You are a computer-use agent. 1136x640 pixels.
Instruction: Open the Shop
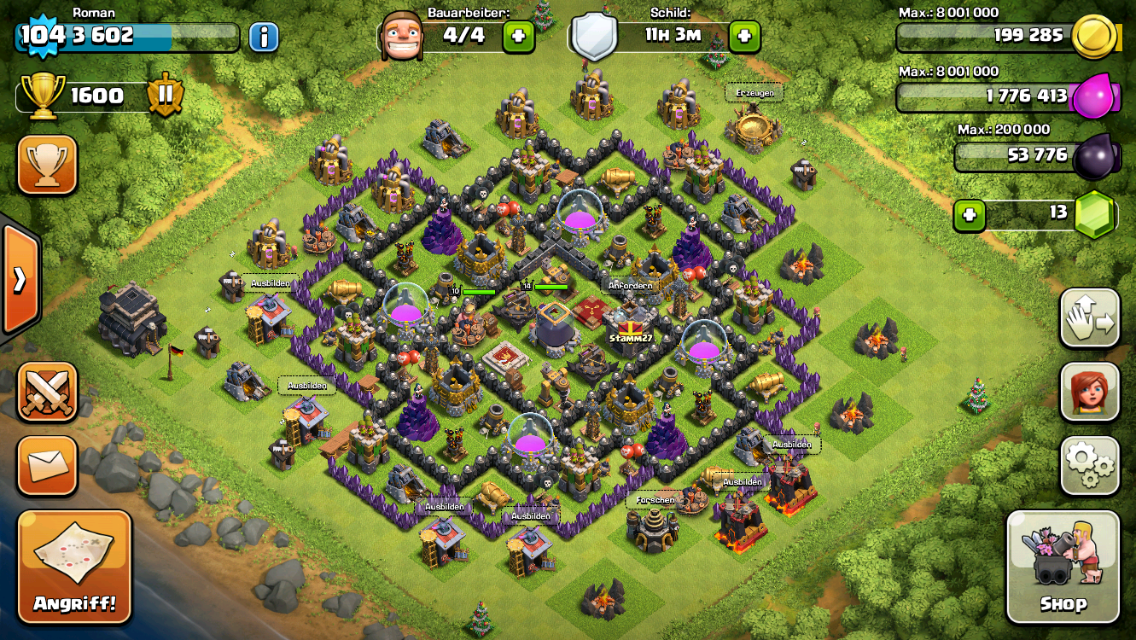pos(1062,566)
